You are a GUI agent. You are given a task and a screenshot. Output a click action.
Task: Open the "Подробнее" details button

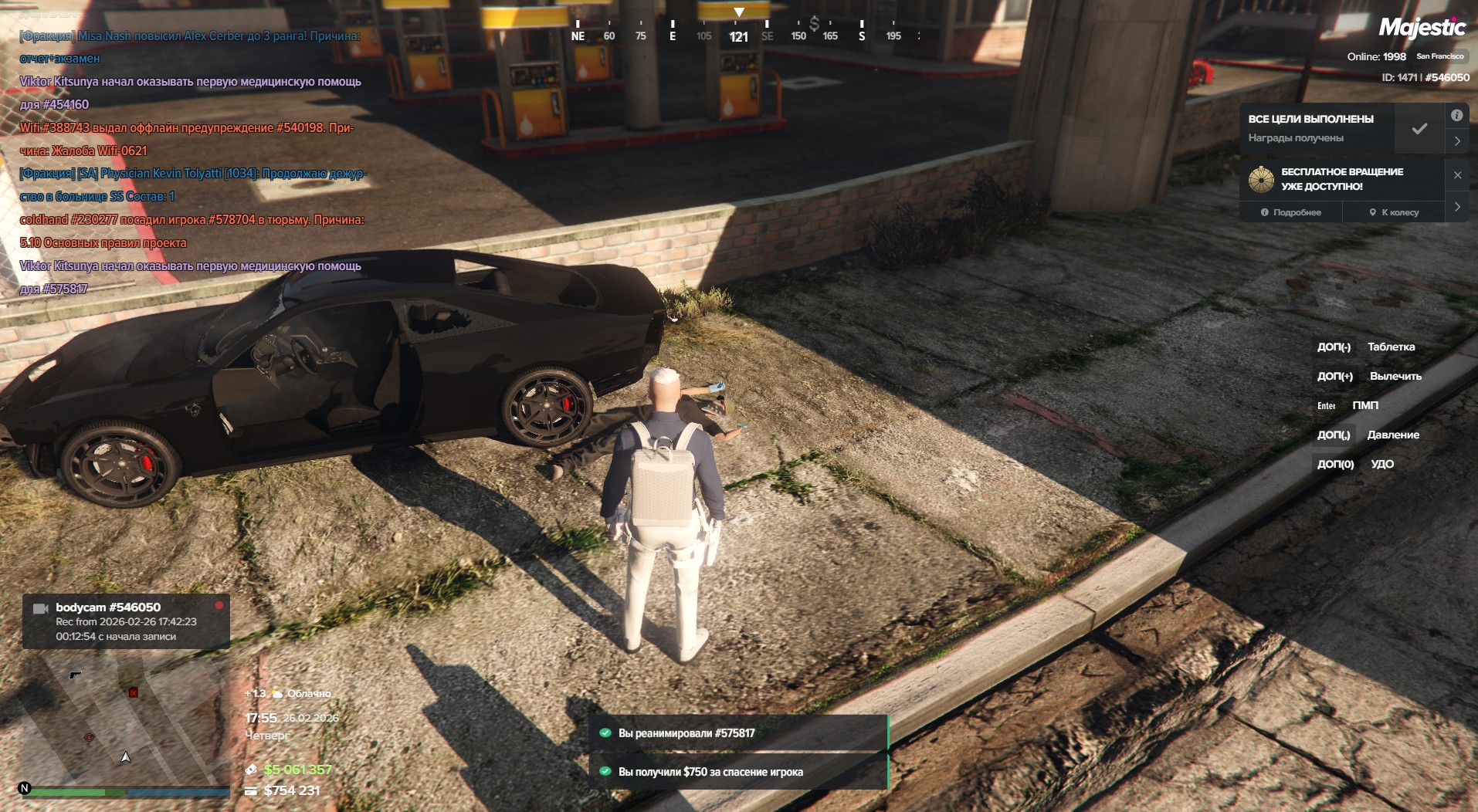tap(1291, 212)
